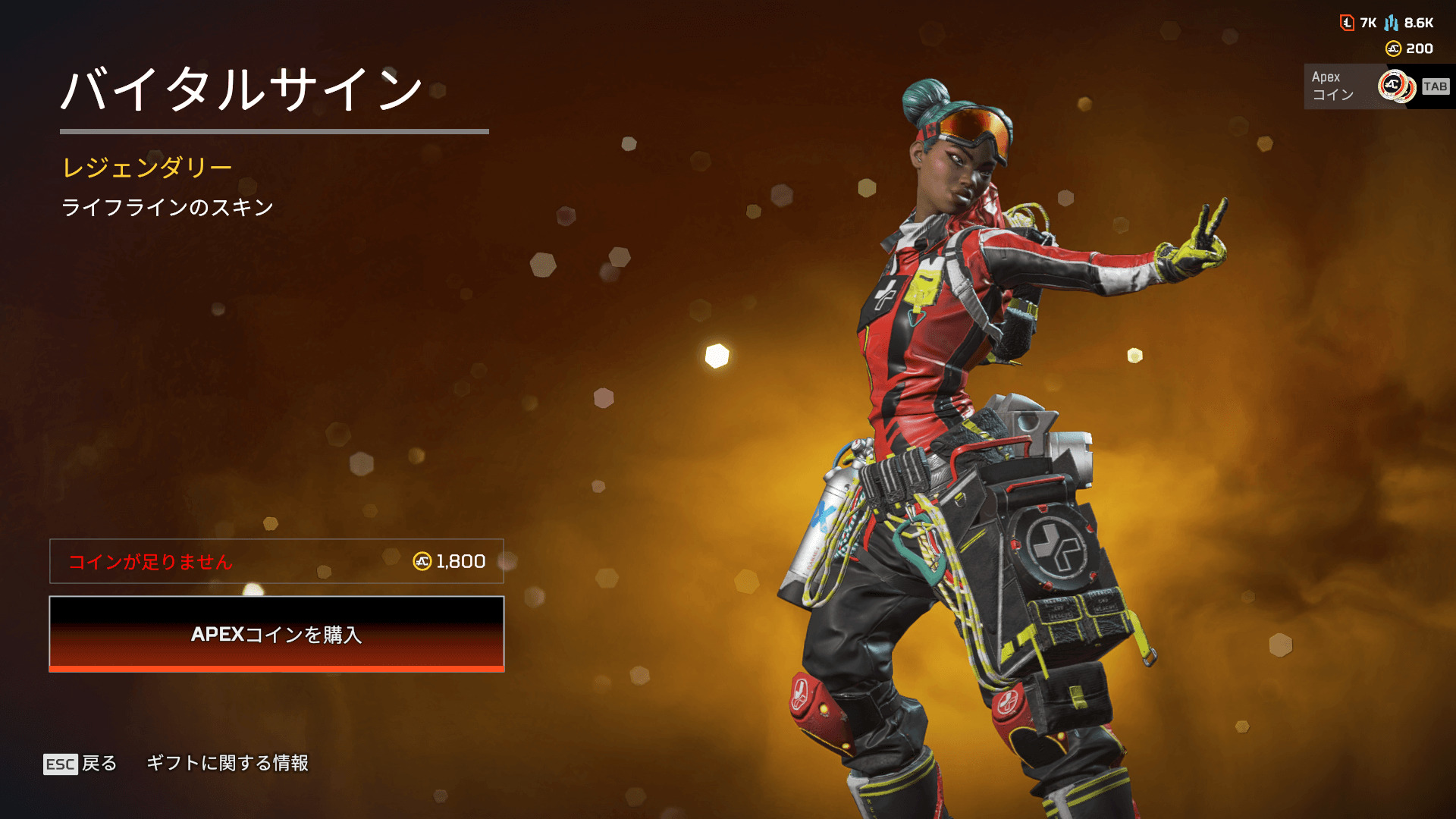This screenshot has width=1456, height=819.
Task: Click the APEXコインを購入 button
Action: point(277,634)
